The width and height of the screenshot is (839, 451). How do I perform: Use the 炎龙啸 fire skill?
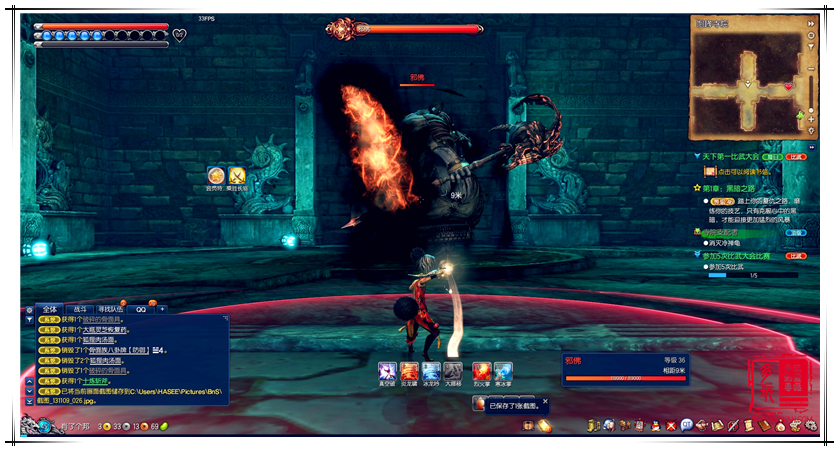(x=409, y=370)
